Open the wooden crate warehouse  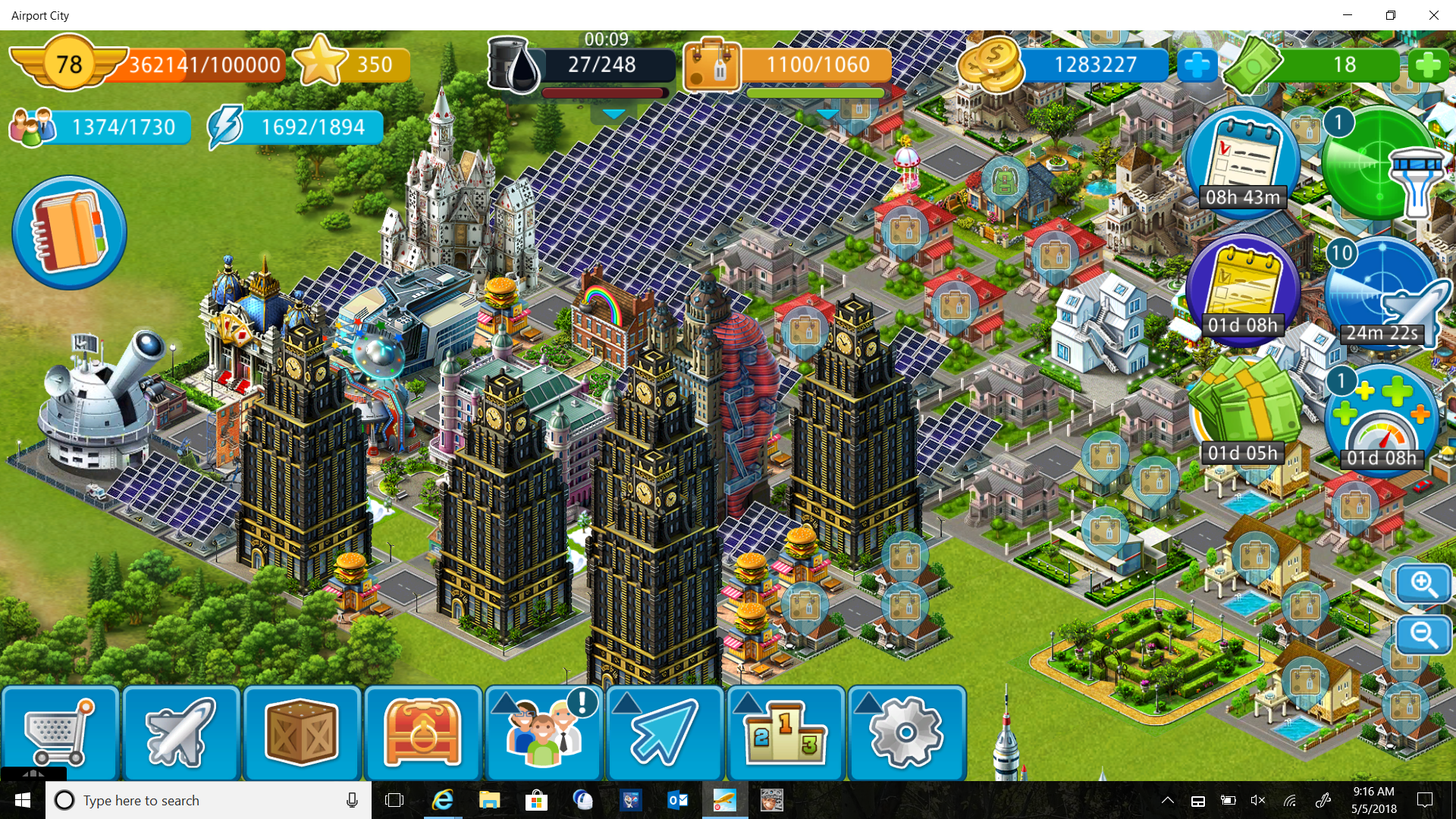tap(301, 733)
